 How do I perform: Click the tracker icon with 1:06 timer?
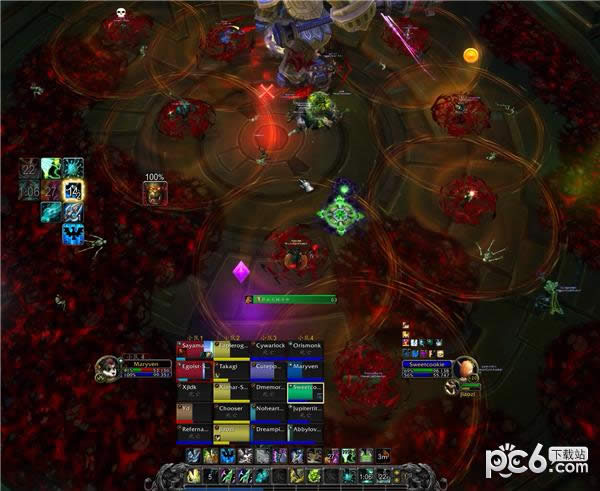pos(31,190)
